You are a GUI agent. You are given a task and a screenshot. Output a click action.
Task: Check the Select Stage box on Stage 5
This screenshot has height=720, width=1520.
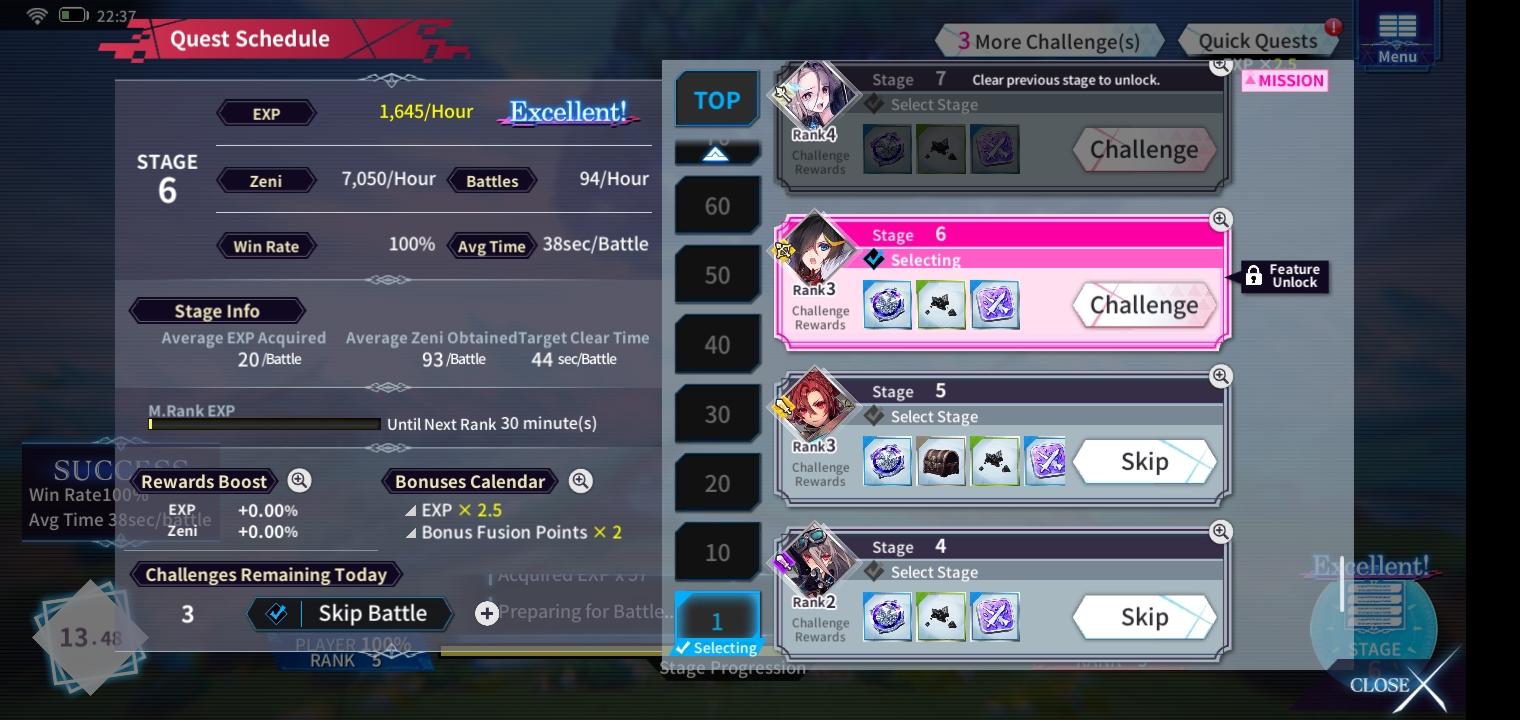click(x=874, y=416)
